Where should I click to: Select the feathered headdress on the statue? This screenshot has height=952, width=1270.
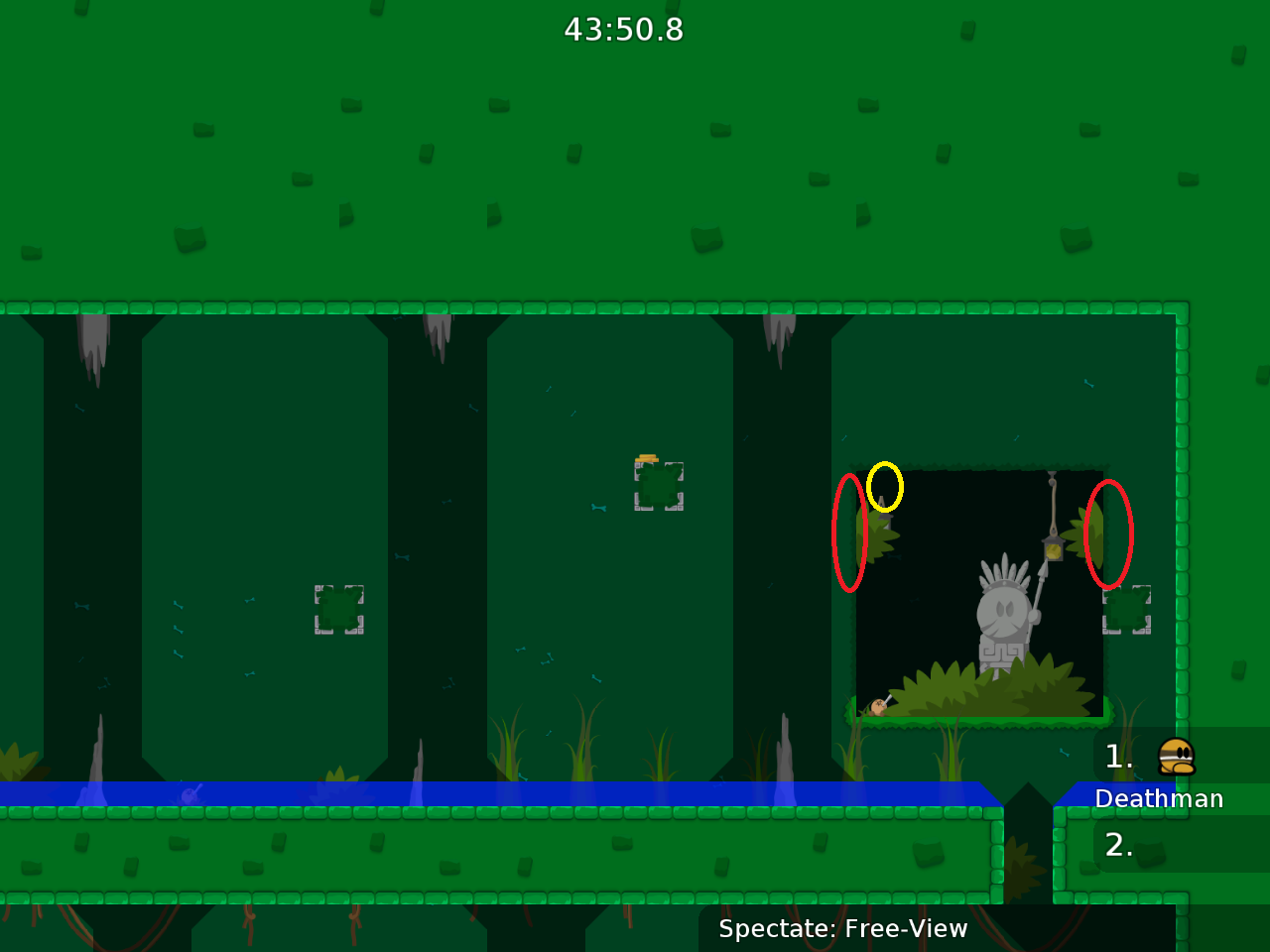tap(1004, 567)
